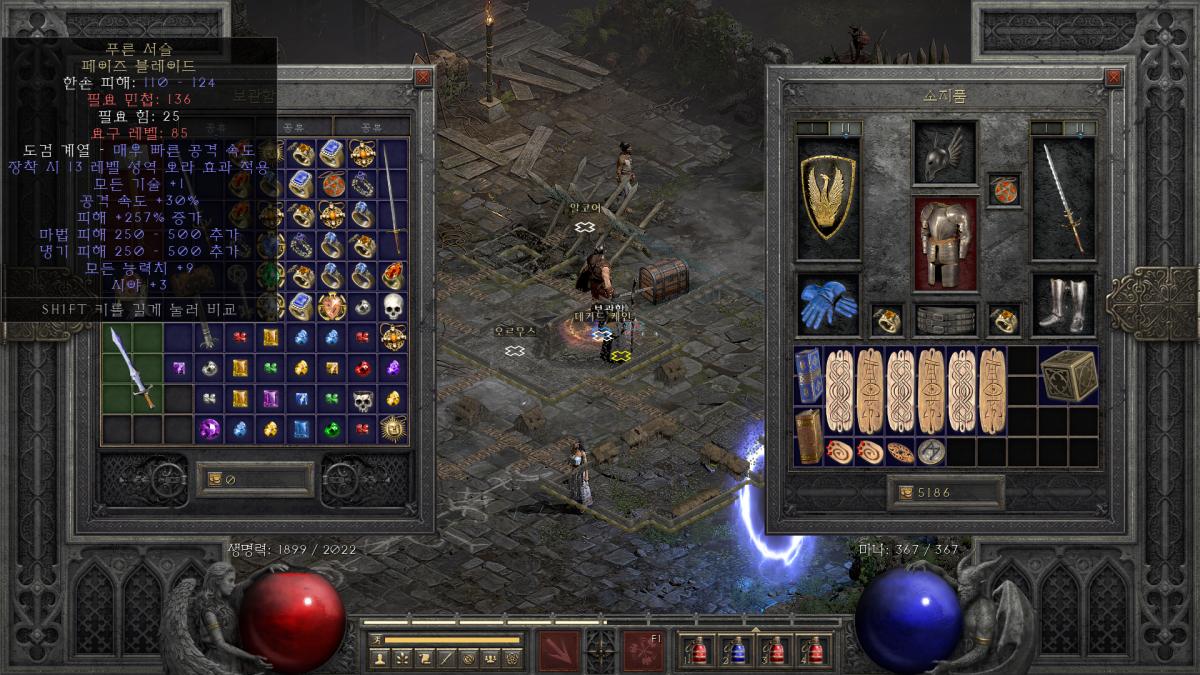Use the blue mana potion in belt
The image size is (1200, 675).
tap(737, 651)
